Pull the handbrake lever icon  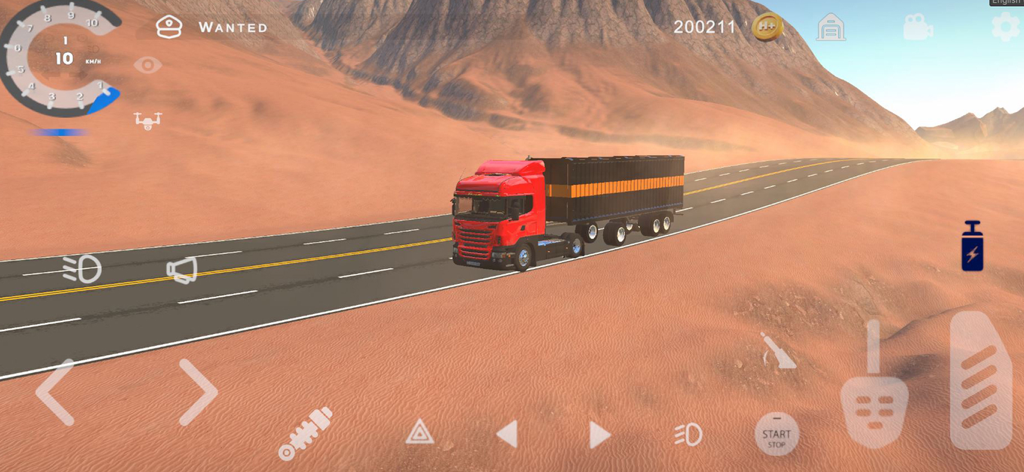777,352
